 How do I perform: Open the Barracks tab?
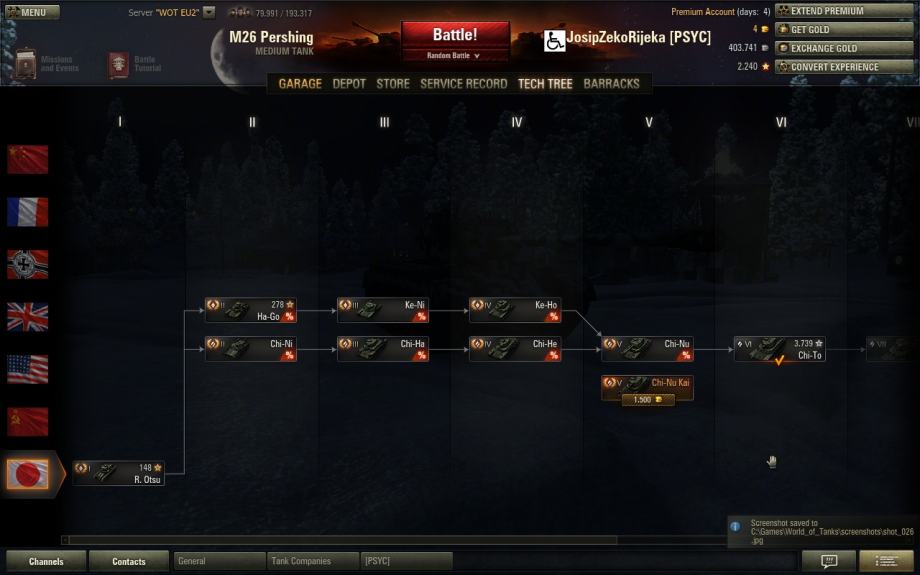(611, 84)
